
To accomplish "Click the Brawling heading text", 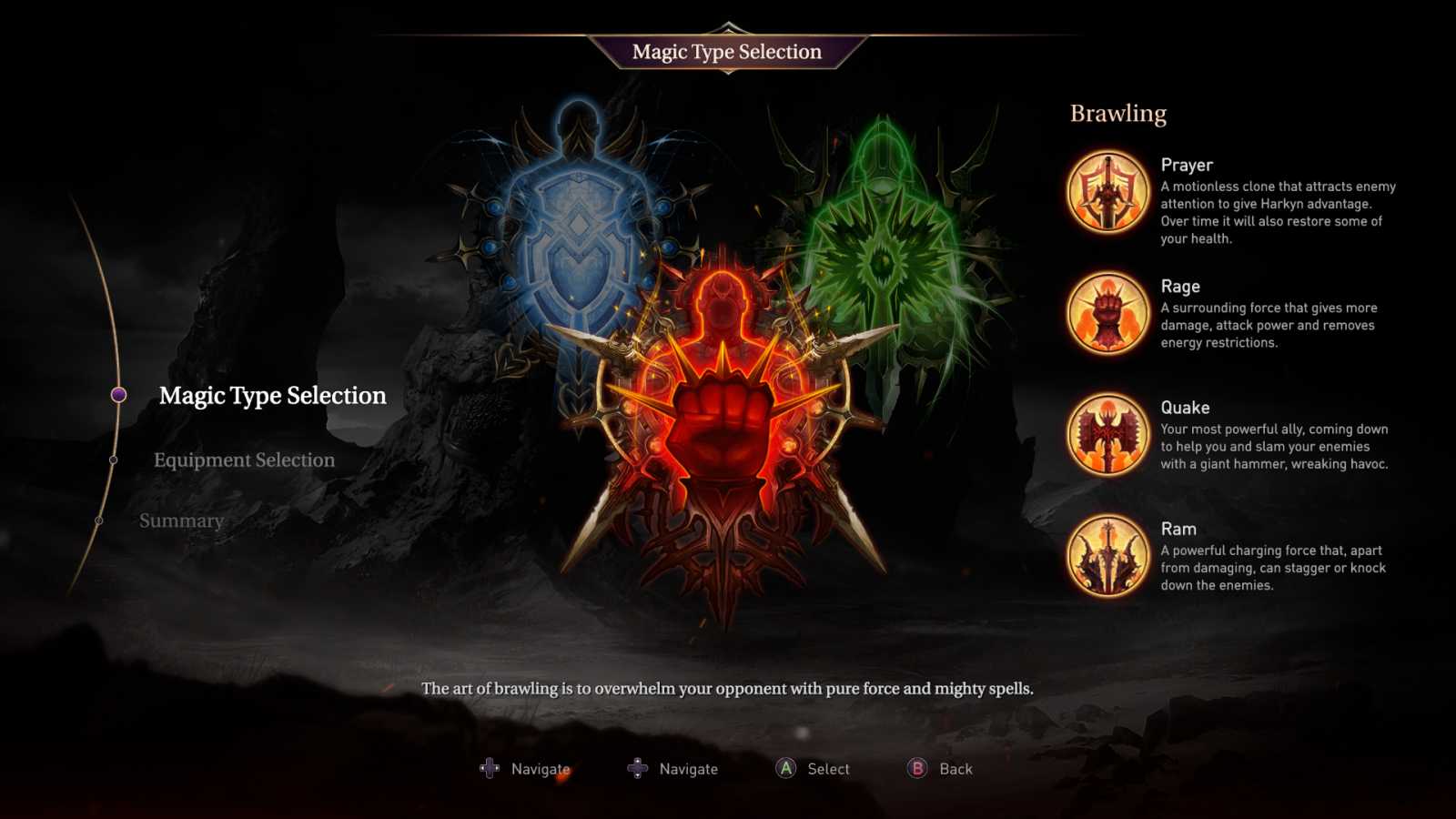I will tap(1117, 112).
